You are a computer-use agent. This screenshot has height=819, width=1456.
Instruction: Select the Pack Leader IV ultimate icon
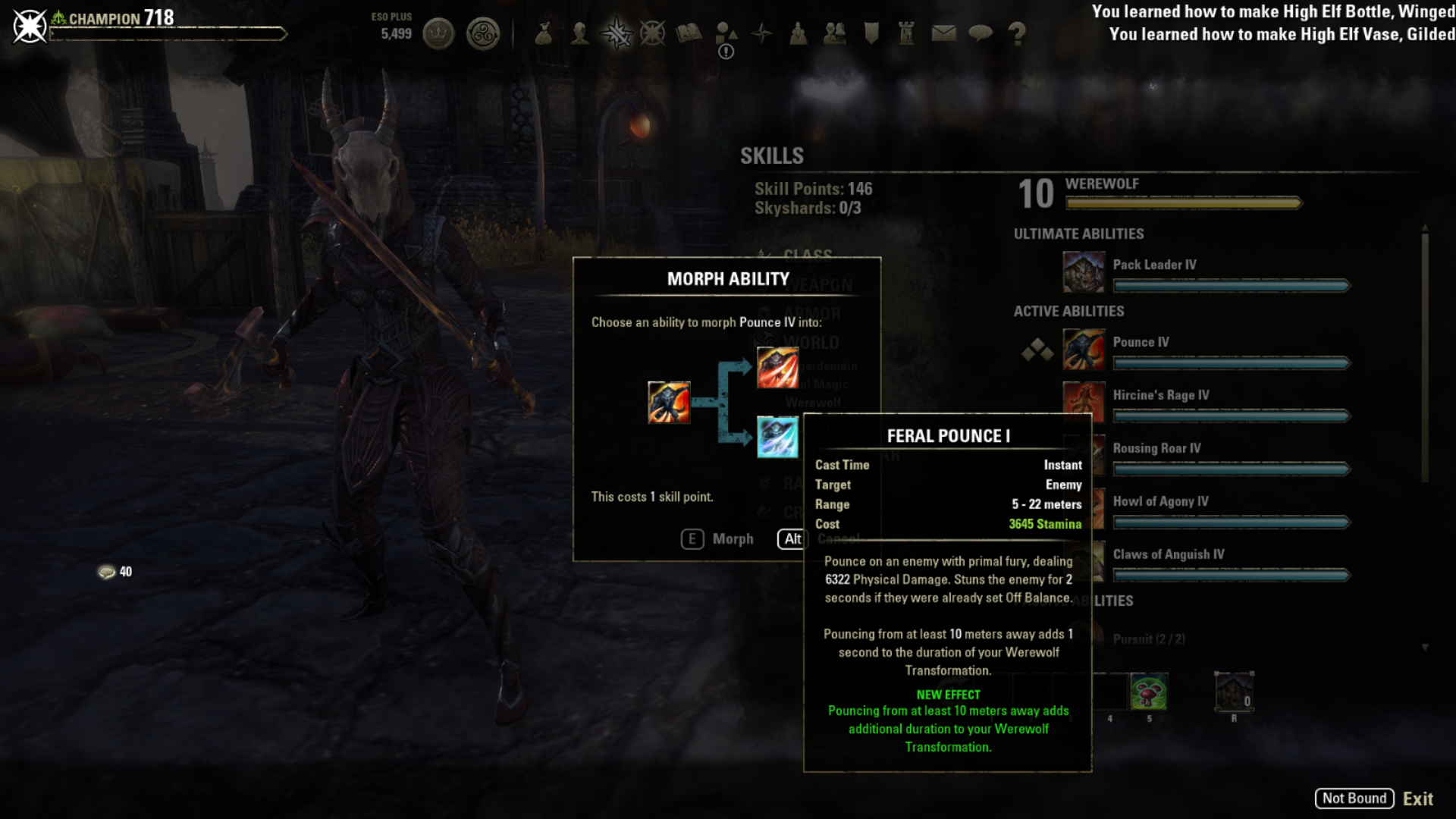[x=1084, y=272]
